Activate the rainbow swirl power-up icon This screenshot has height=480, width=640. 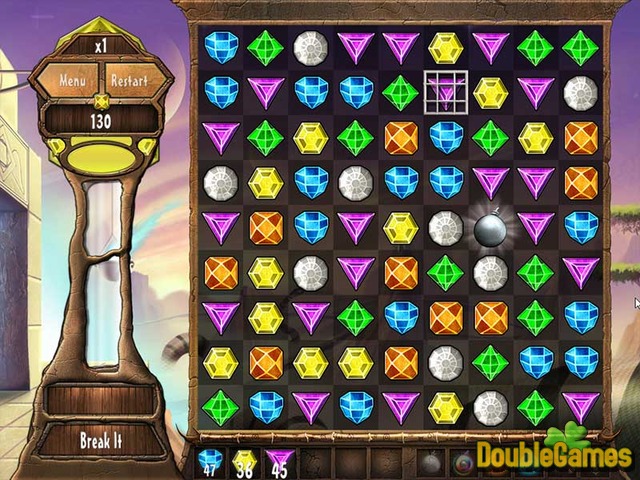click(x=464, y=462)
